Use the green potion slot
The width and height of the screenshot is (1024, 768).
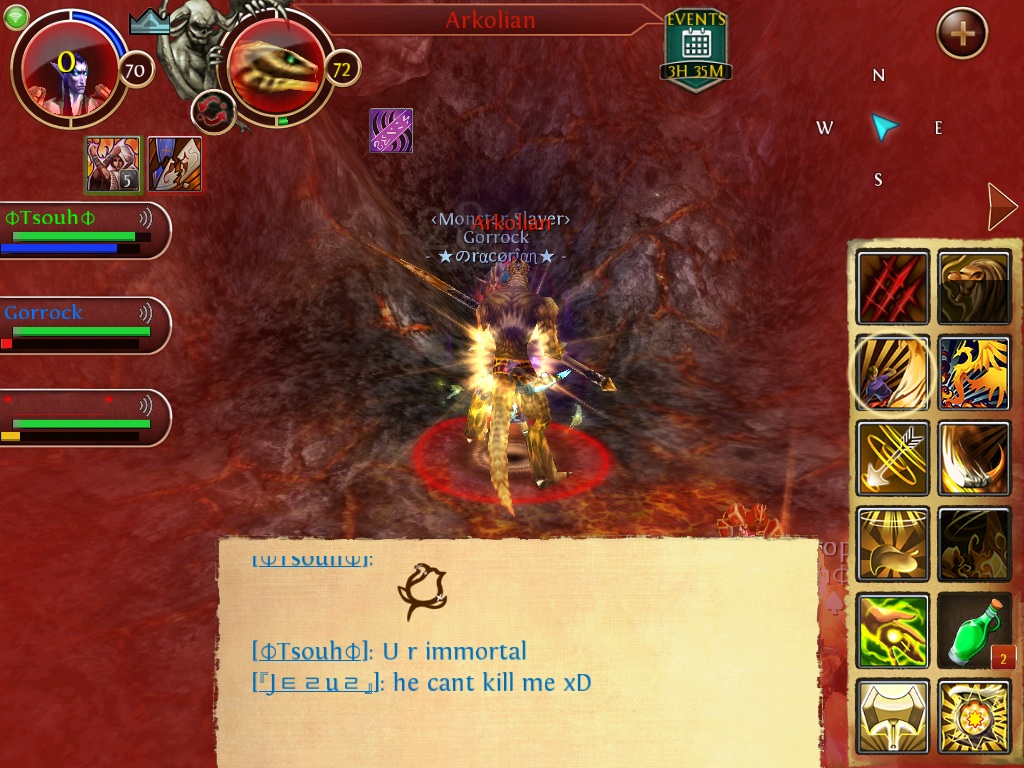974,630
